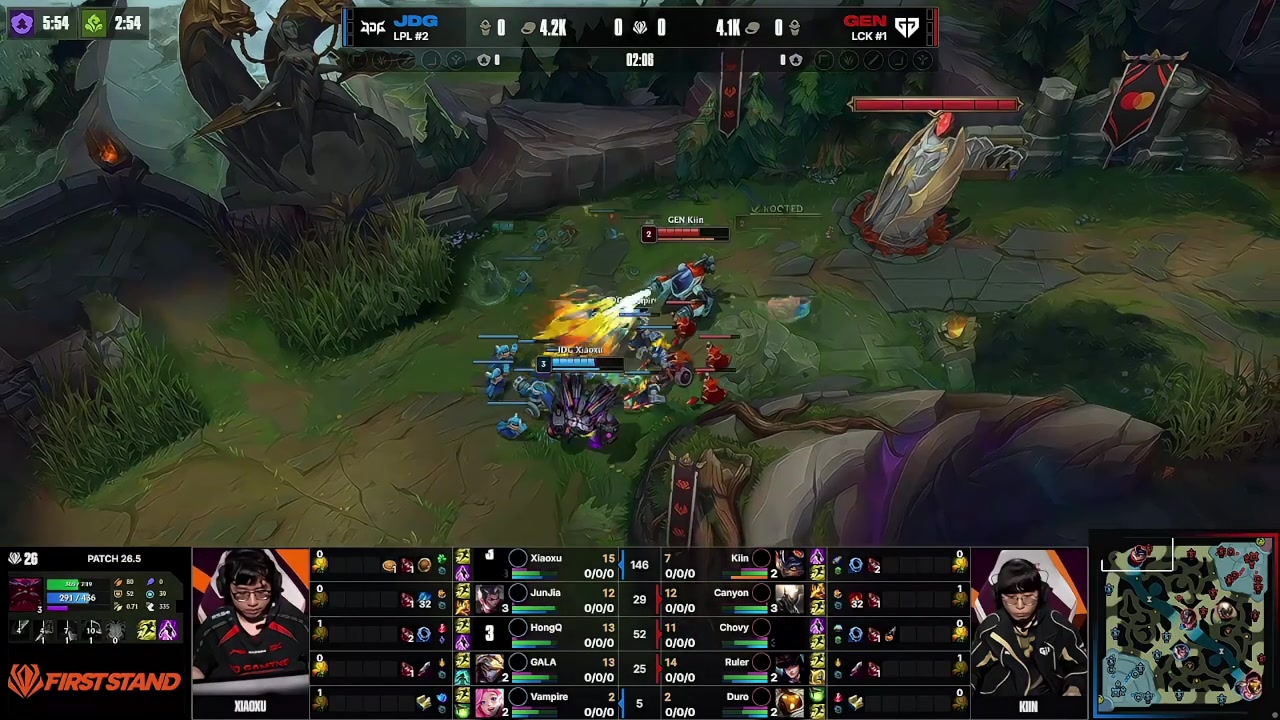1280x720 pixels.
Task: Click Chovy's name in the scoreboard
Action: (x=733, y=628)
